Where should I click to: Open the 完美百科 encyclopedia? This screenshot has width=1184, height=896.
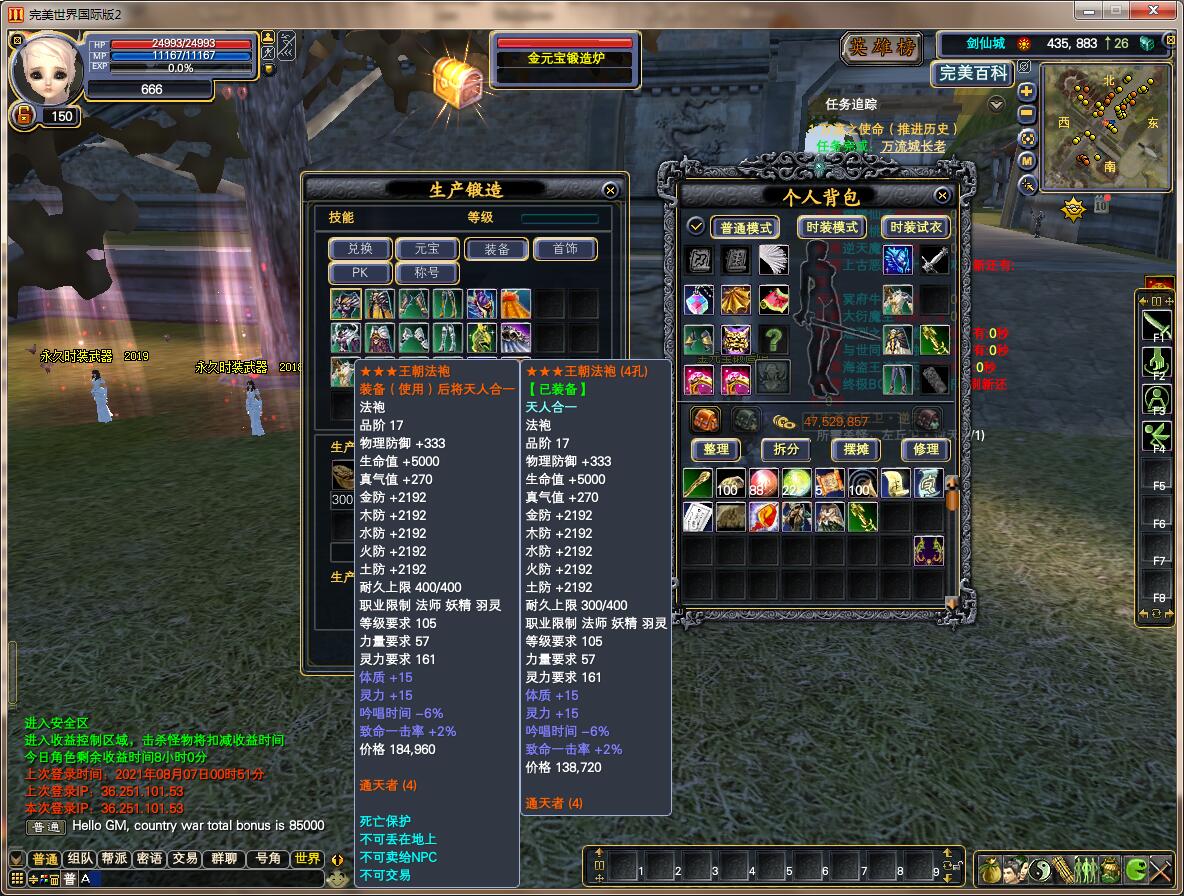pos(972,73)
